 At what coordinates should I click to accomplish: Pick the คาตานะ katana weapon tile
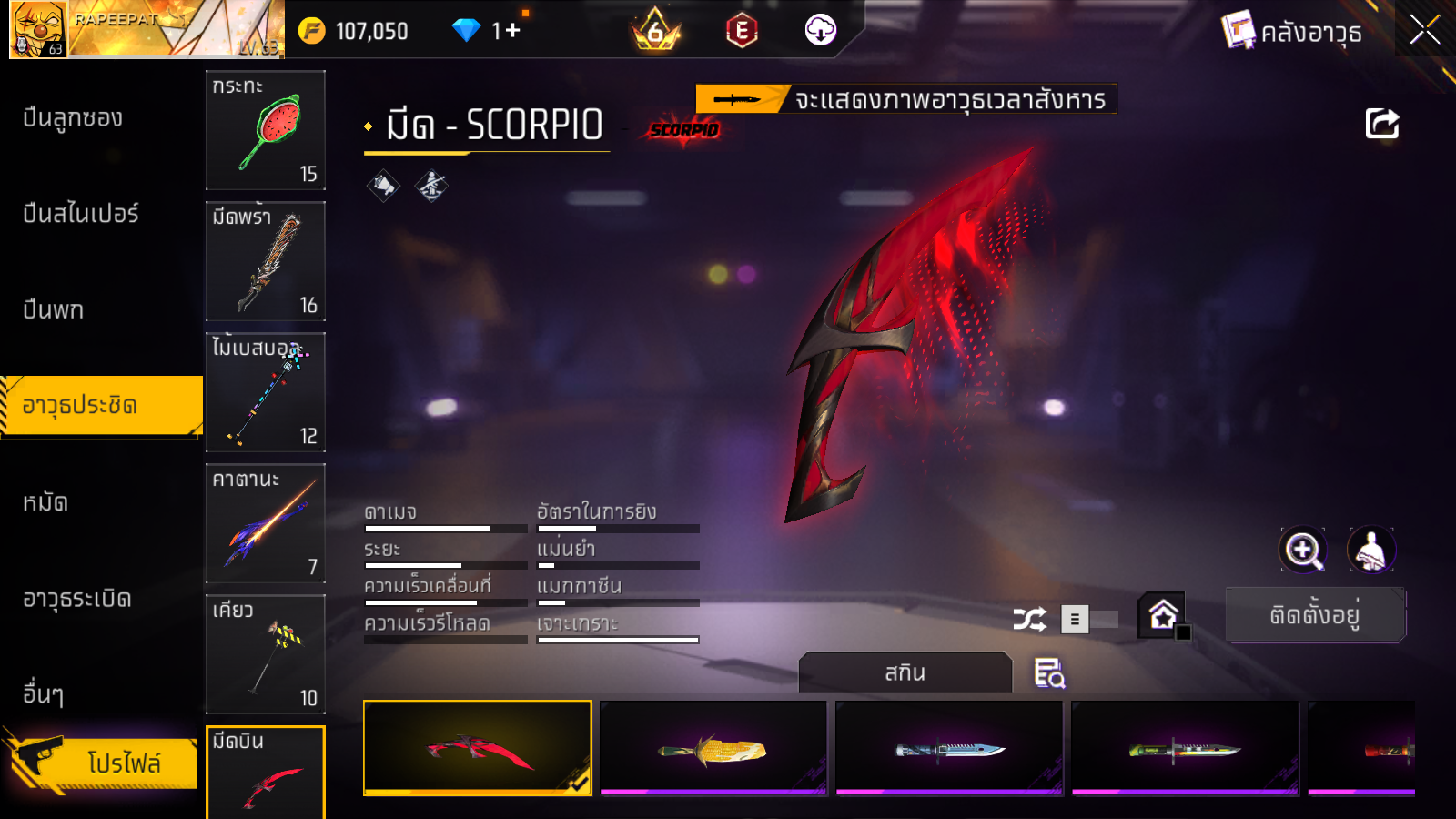coord(266,523)
